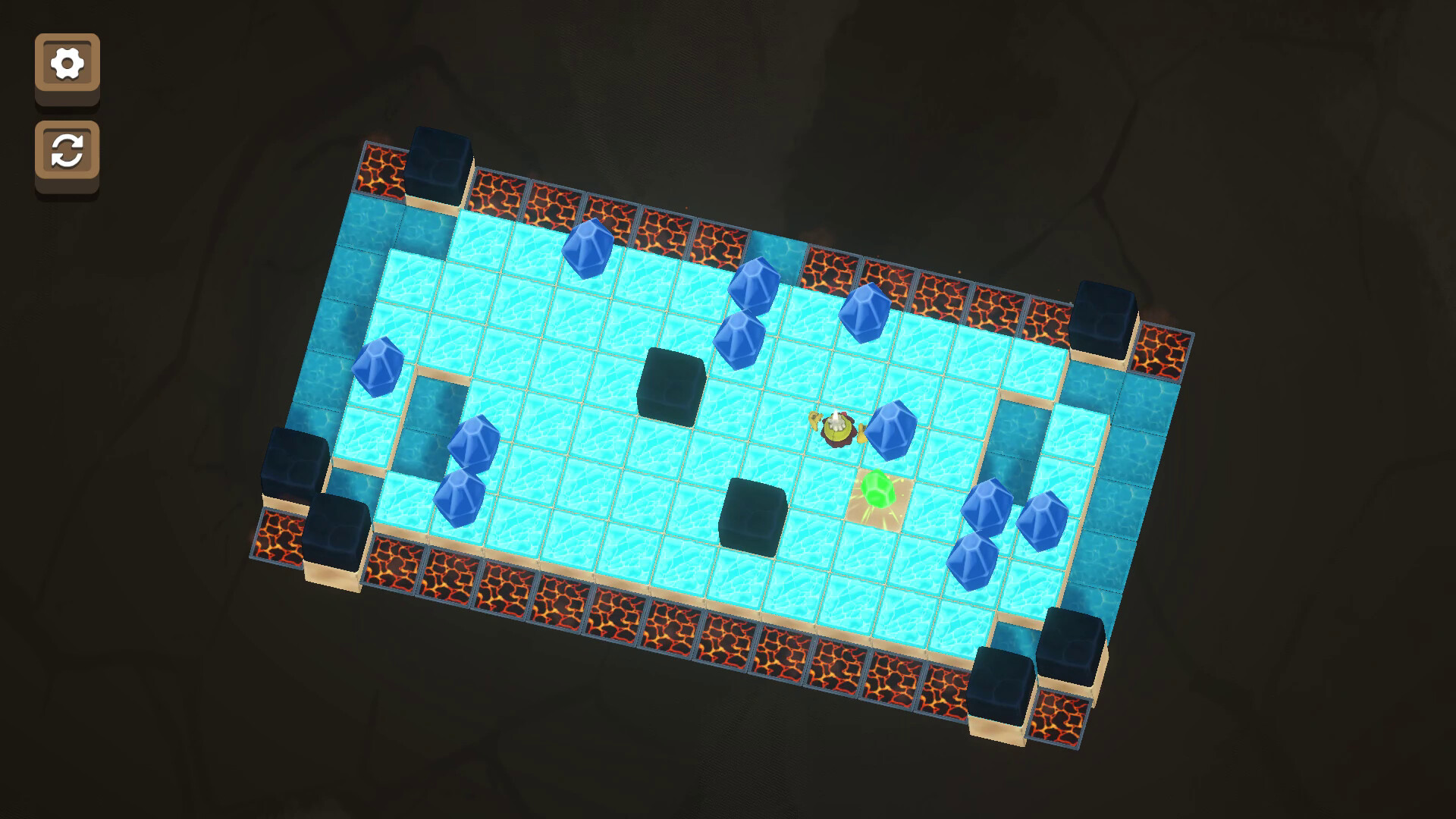Open the settings gear button

click(x=67, y=64)
